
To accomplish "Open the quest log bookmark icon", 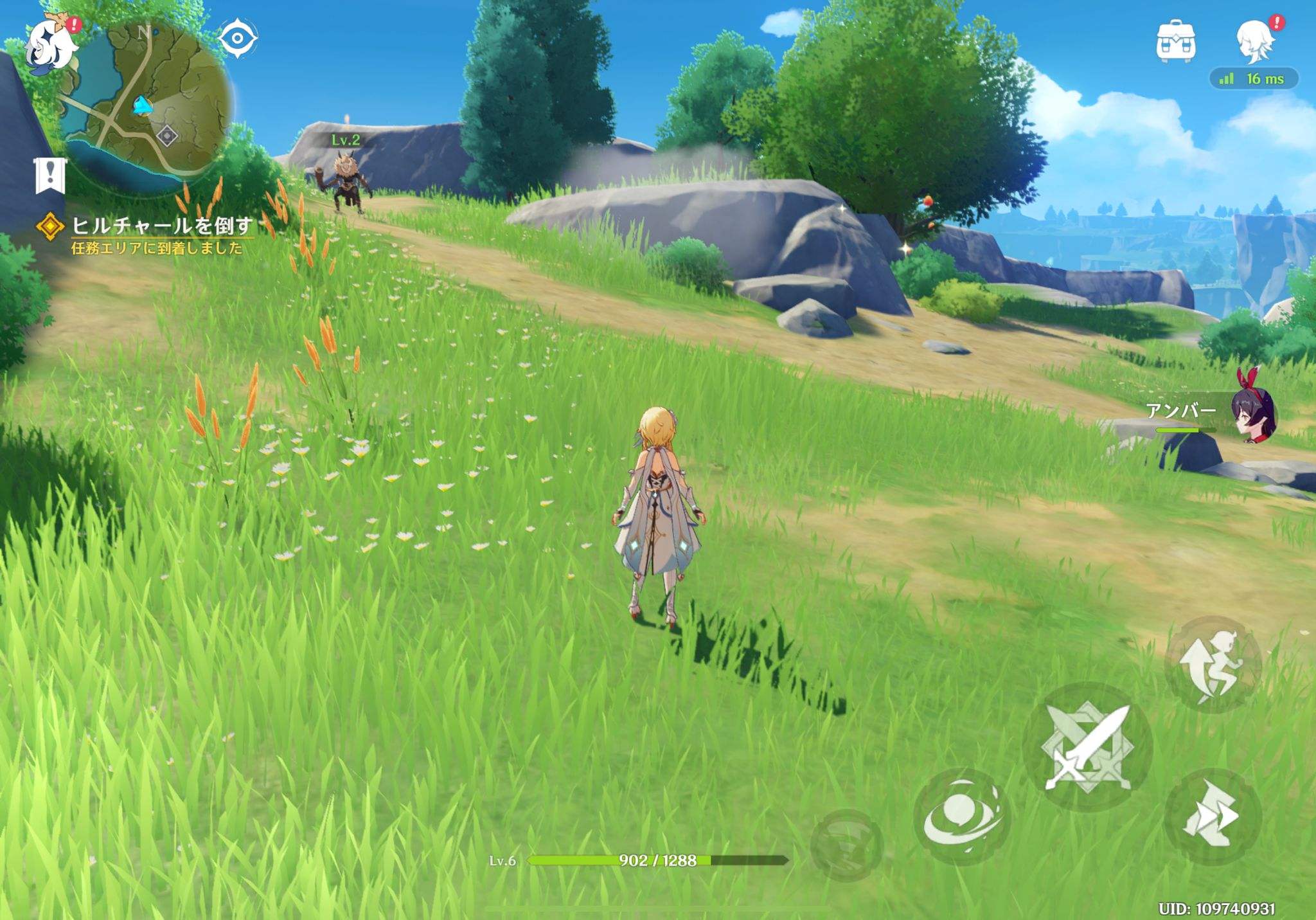I will [50, 175].
